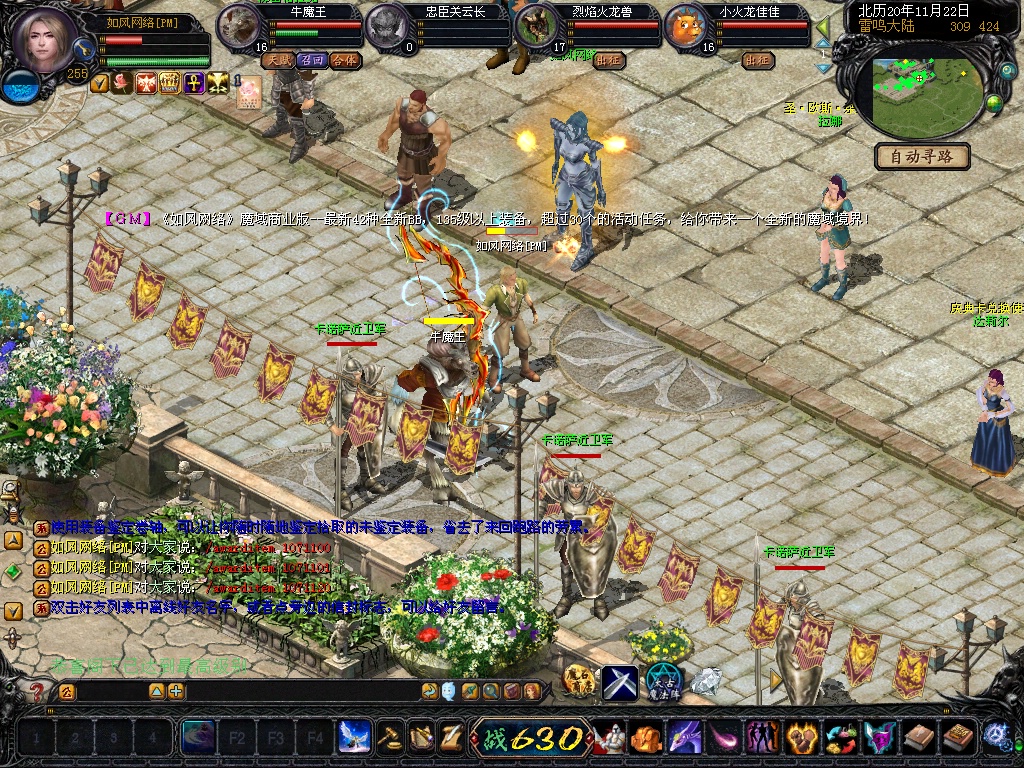The width and height of the screenshot is (1024, 768).
Task: Use the winged angel hotbar skill
Action: (354, 738)
